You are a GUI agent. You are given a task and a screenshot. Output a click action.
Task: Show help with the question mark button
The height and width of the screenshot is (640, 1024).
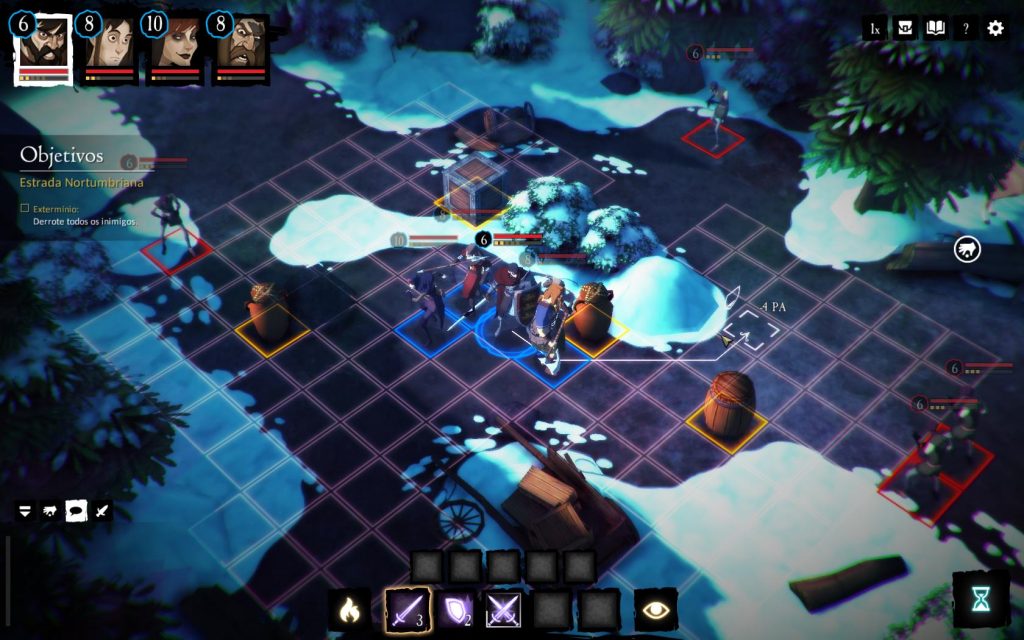pos(965,29)
